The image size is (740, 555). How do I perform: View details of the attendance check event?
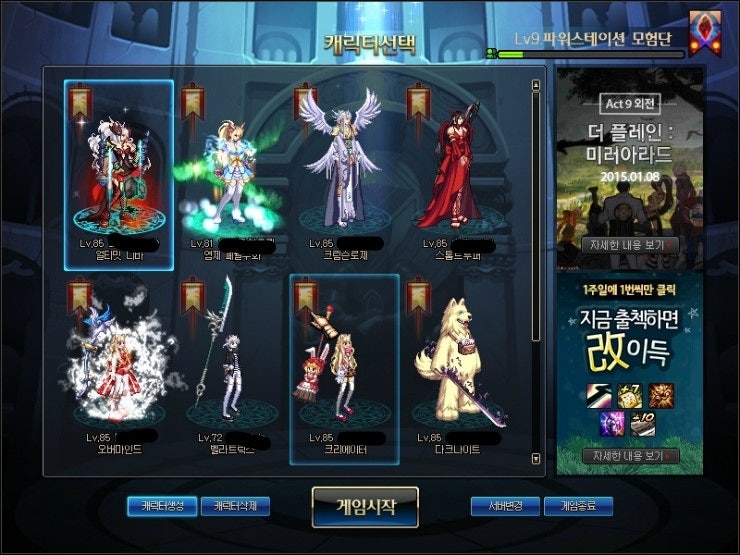point(629,456)
